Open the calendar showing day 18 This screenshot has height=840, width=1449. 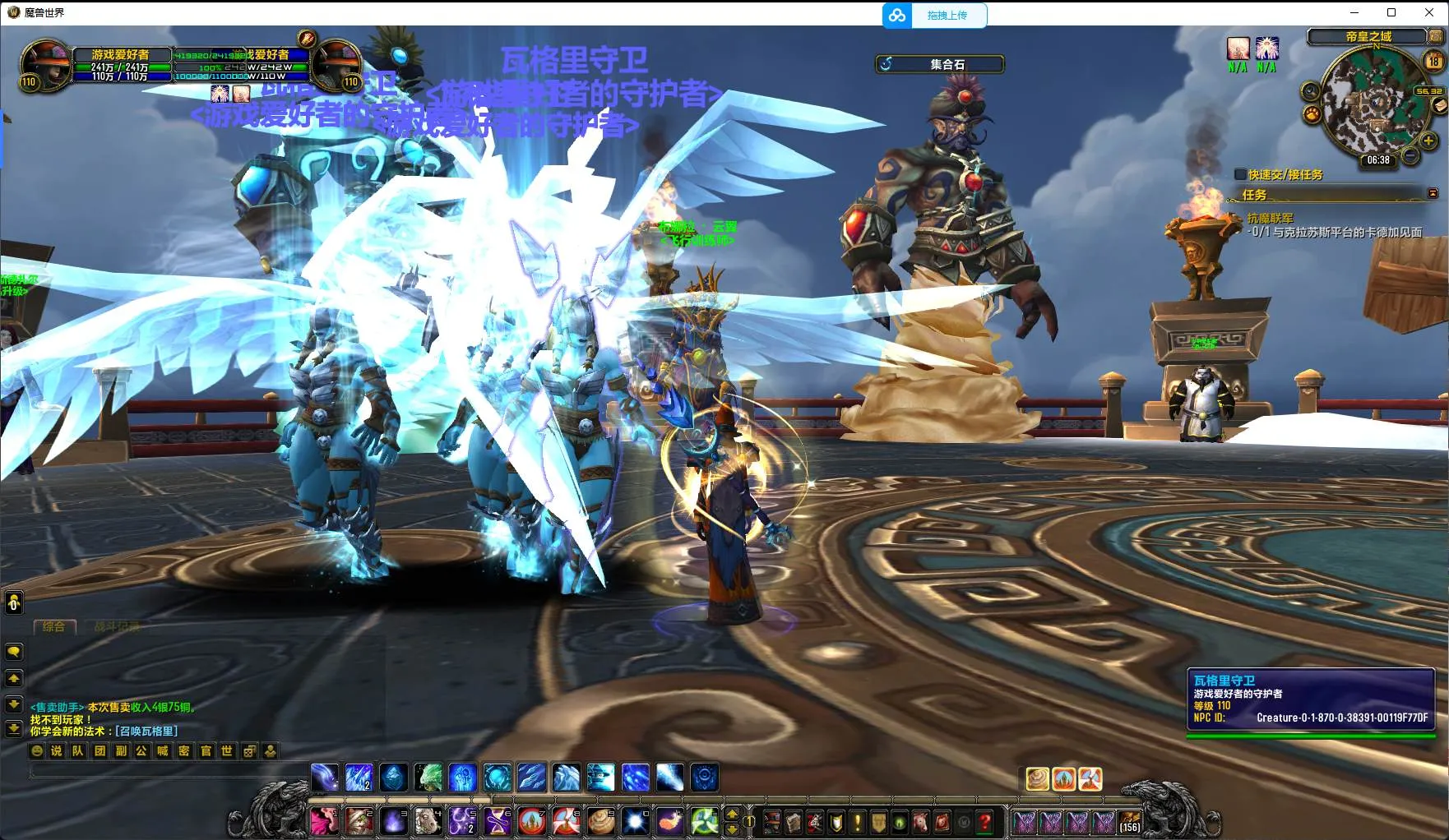coord(1433,60)
